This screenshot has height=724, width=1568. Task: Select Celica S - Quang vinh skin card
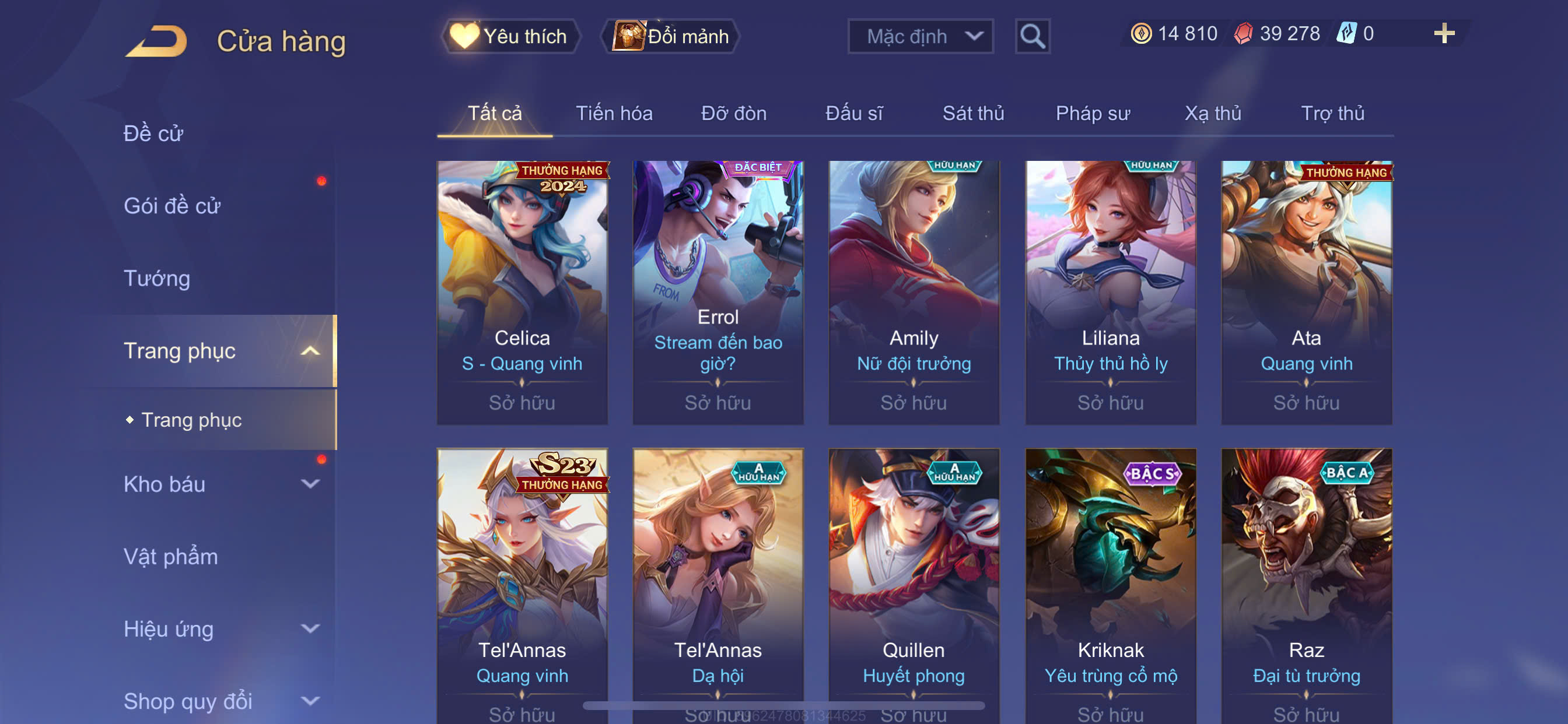[x=521, y=292]
